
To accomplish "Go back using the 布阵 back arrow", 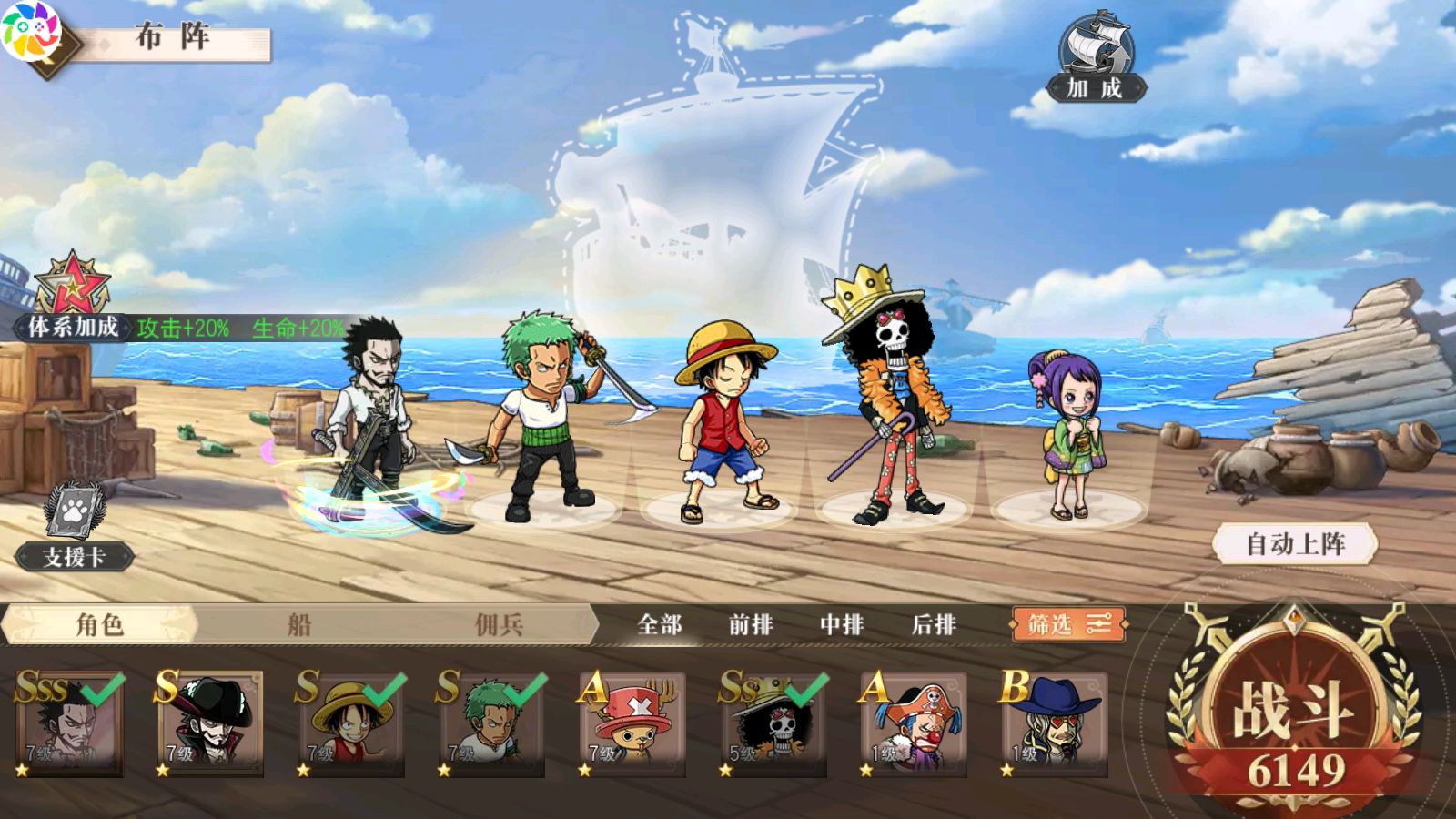I will [x=41, y=41].
